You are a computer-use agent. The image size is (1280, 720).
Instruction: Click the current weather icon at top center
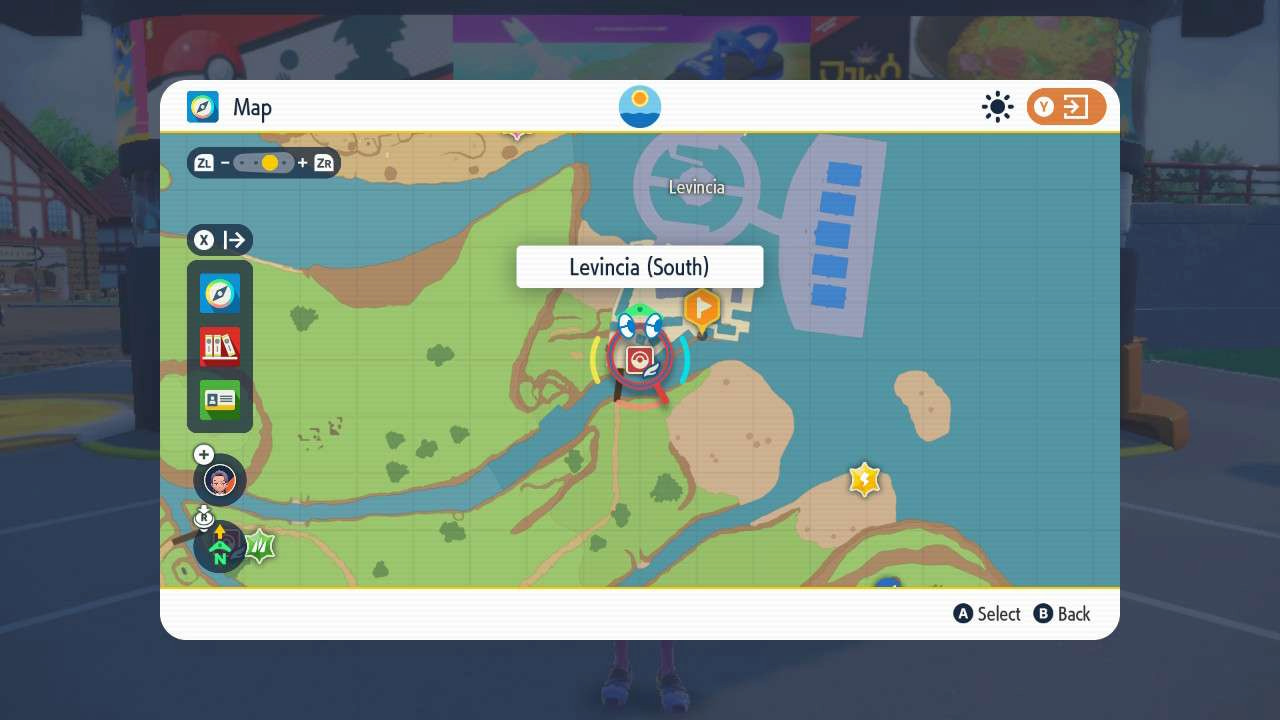(x=639, y=106)
